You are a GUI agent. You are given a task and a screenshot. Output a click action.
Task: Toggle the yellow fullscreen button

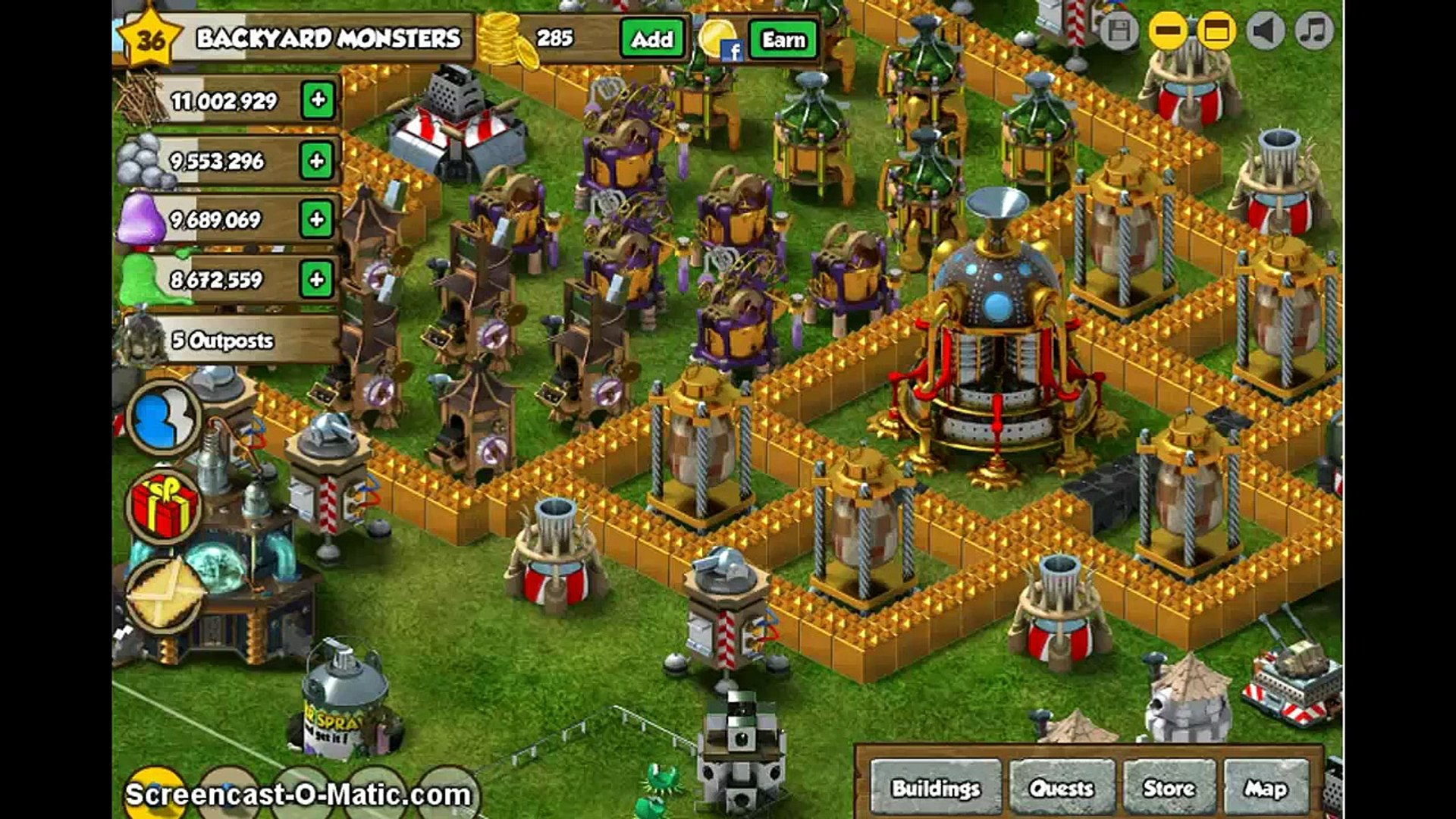tap(1216, 31)
